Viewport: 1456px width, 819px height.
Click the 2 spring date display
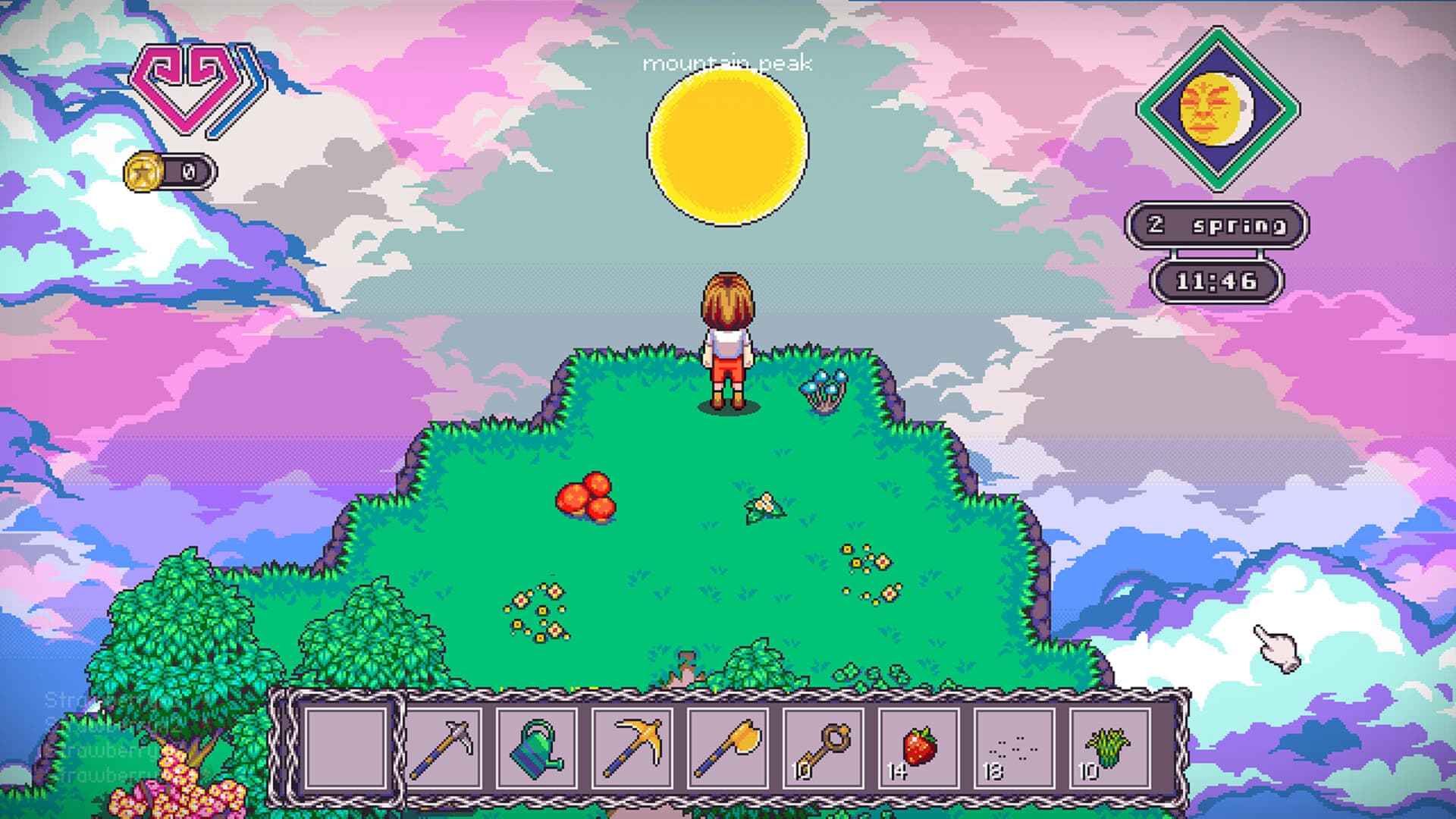[x=1219, y=224]
